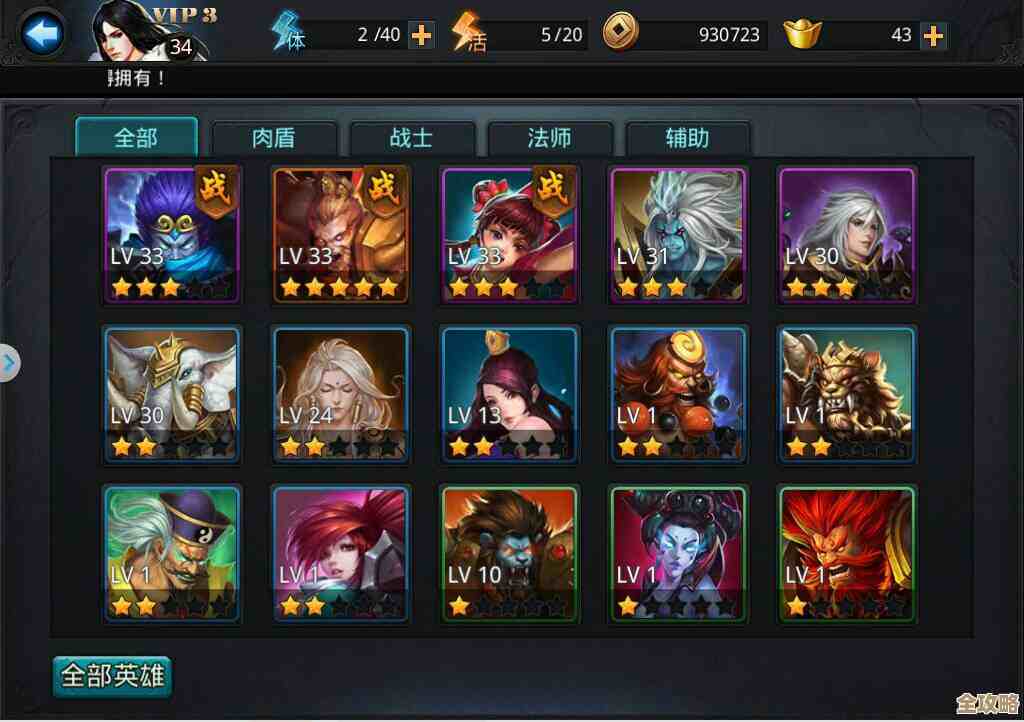Click the 全部英雄 button
This screenshot has width=1024, height=722.
click(x=113, y=676)
